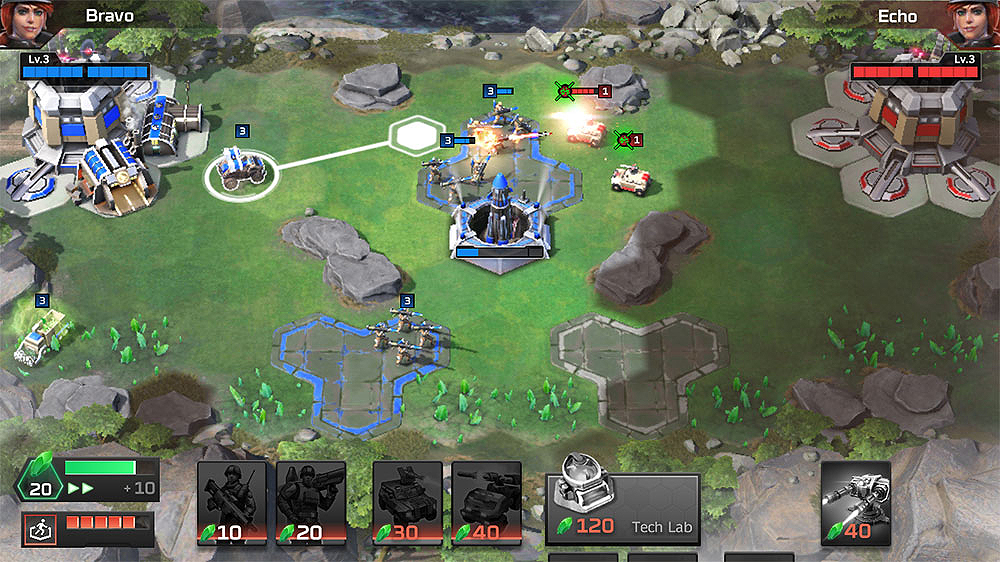Build the armored buggy costing 30
The image size is (1000, 562).
click(x=407, y=502)
